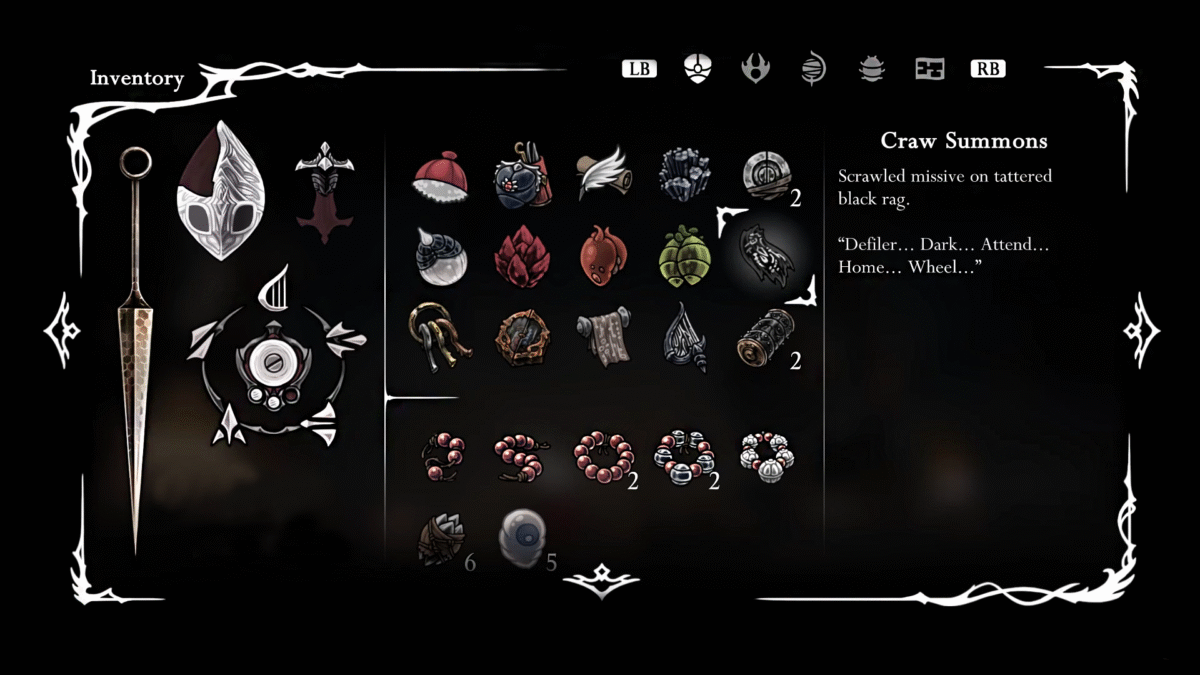This screenshot has width=1200, height=675.
Task: Select the red heart-shaped organ item
Action: pos(602,256)
